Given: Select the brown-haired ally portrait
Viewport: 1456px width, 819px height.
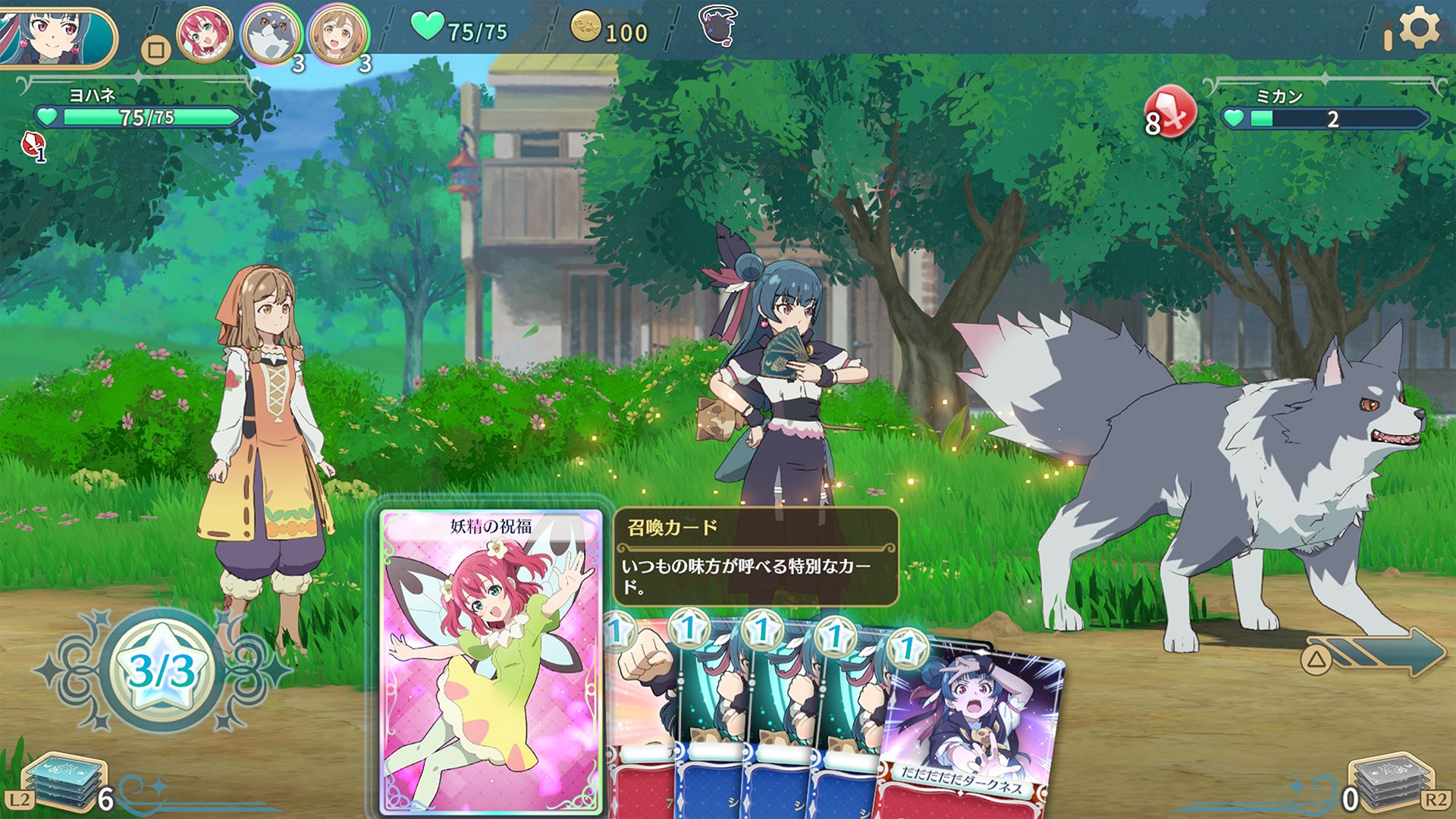Looking at the screenshot, I should click(338, 36).
